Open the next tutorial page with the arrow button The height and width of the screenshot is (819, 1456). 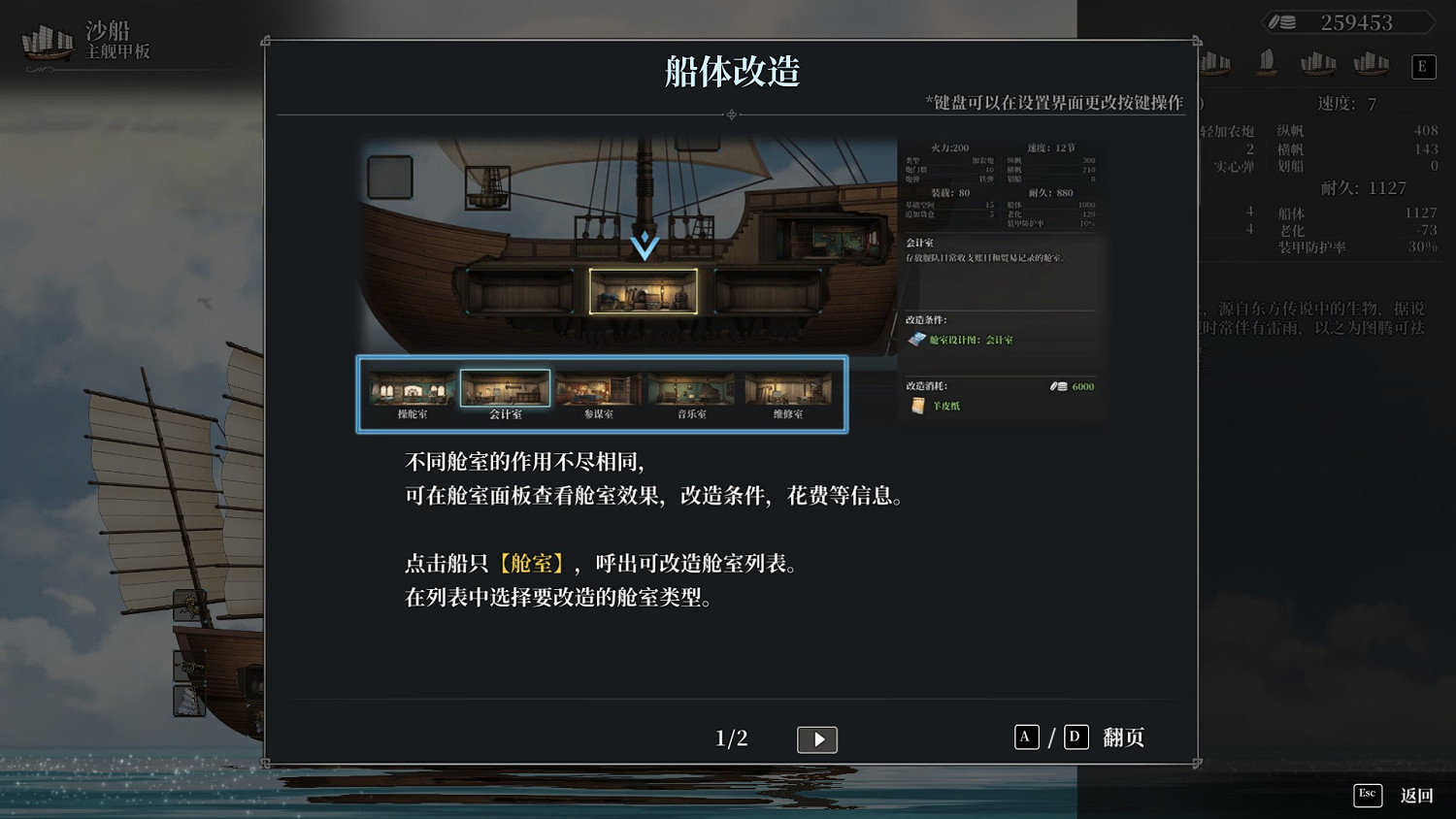pos(817,739)
